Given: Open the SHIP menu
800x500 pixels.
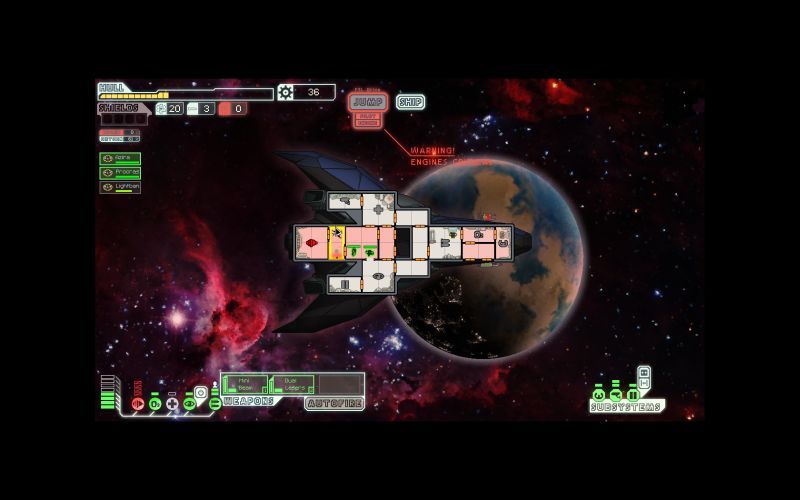Looking at the screenshot, I should point(410,102).
